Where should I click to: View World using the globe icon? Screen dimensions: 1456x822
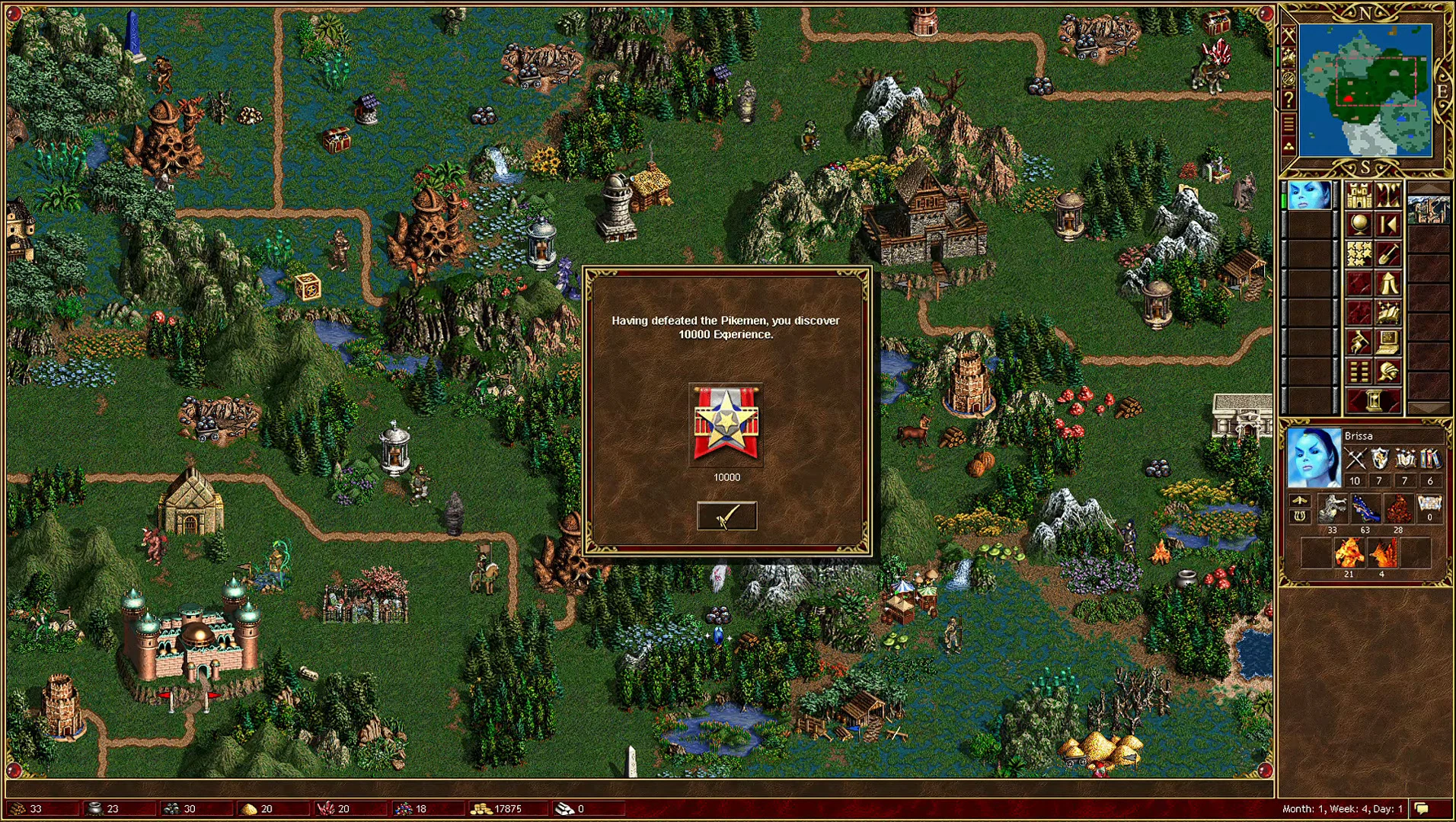1359,225
